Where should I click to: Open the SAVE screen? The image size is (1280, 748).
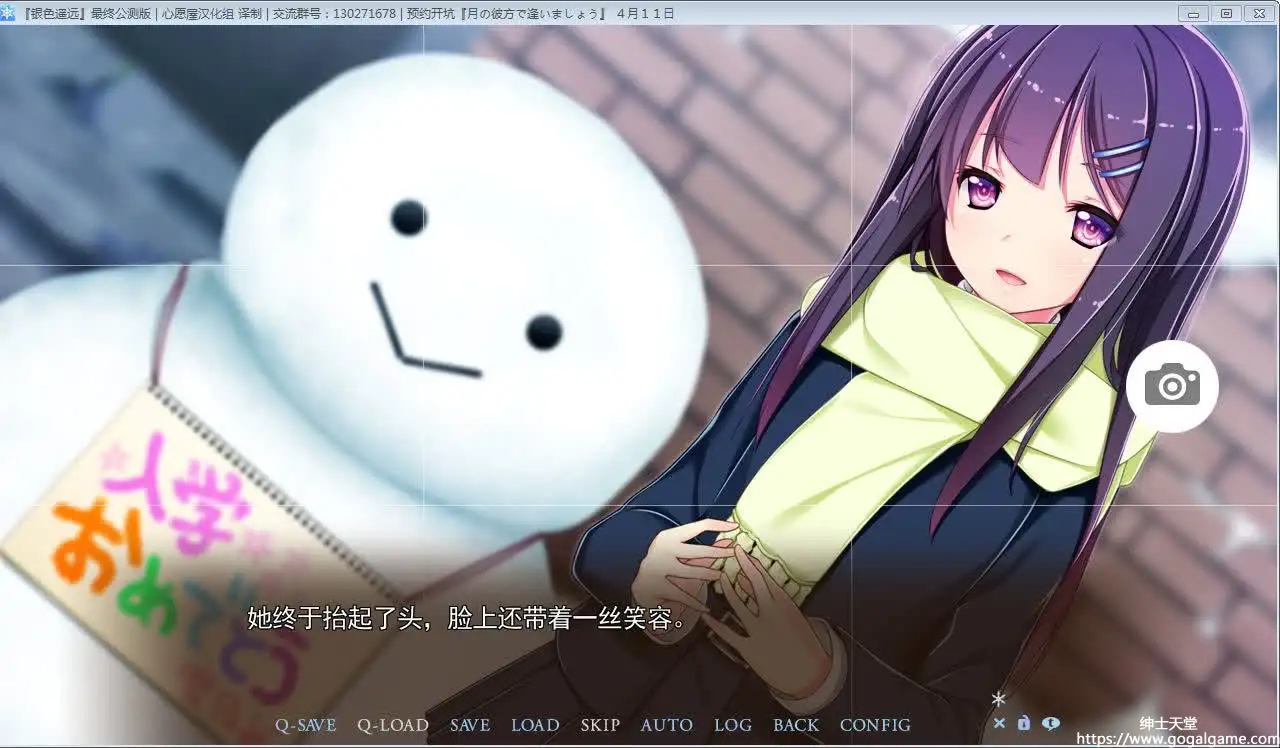coord(470,725)
